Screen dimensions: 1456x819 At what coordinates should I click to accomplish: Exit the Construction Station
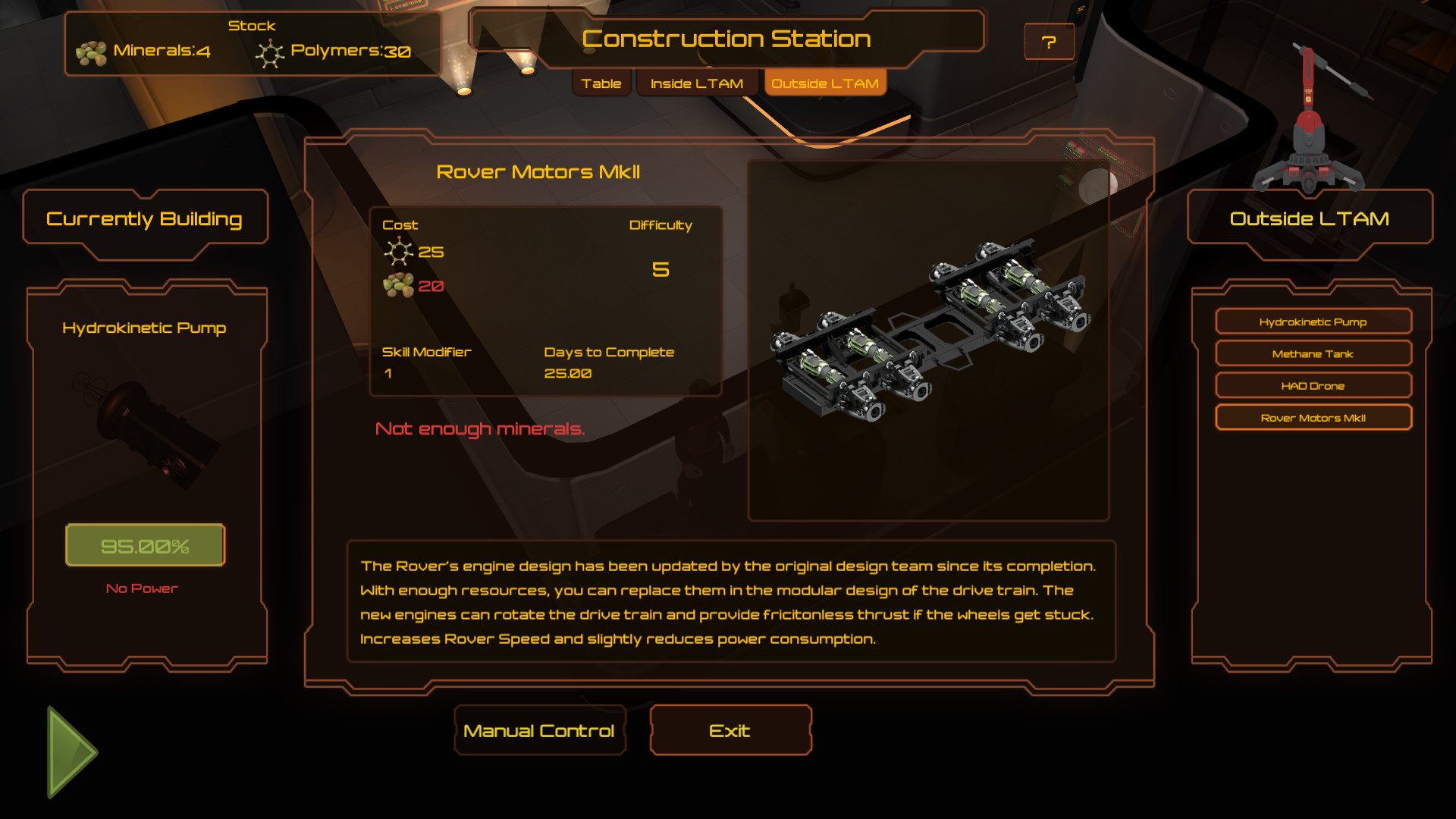tap(730, 730)
